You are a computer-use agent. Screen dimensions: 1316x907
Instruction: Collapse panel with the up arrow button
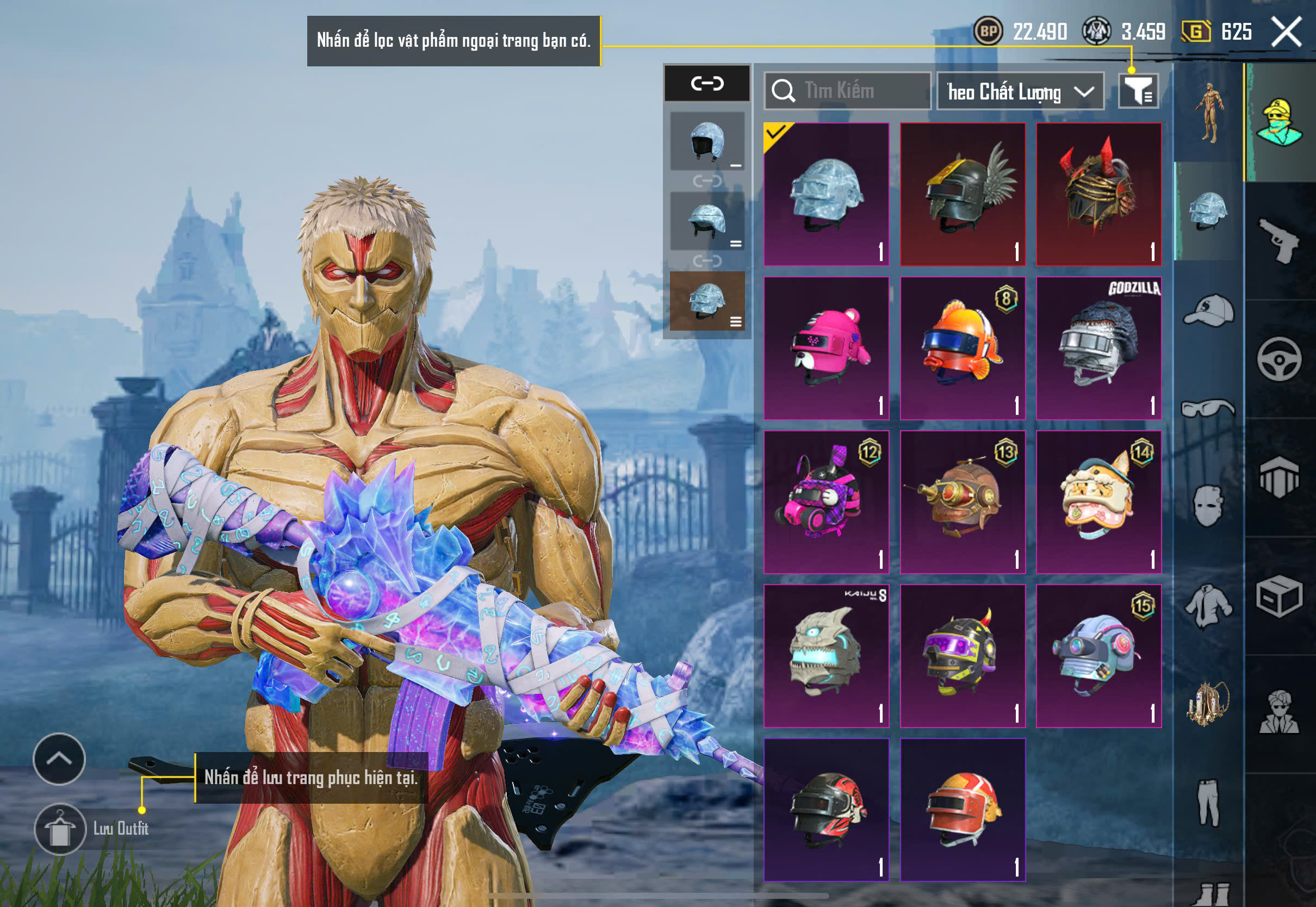59,759
